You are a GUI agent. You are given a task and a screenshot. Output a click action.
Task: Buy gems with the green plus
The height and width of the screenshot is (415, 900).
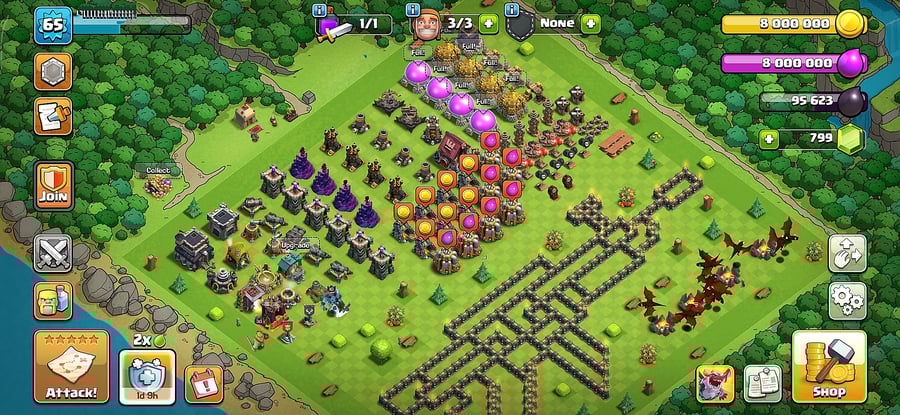(768, 139)
